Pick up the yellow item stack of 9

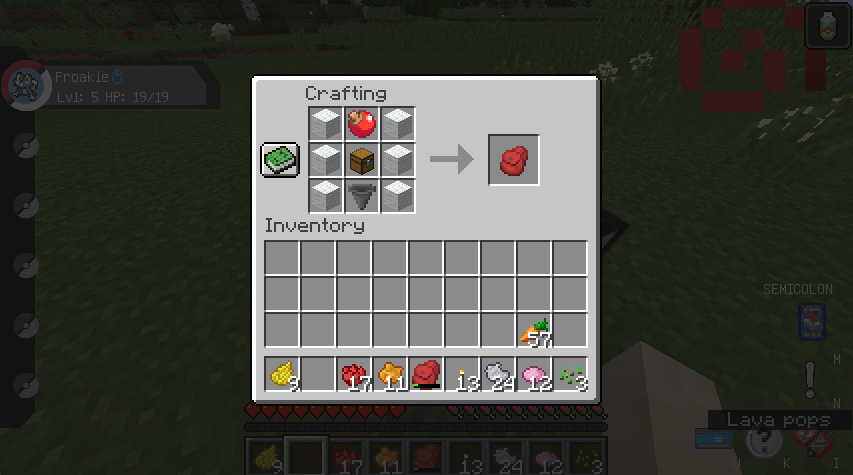tap(282, 374)
